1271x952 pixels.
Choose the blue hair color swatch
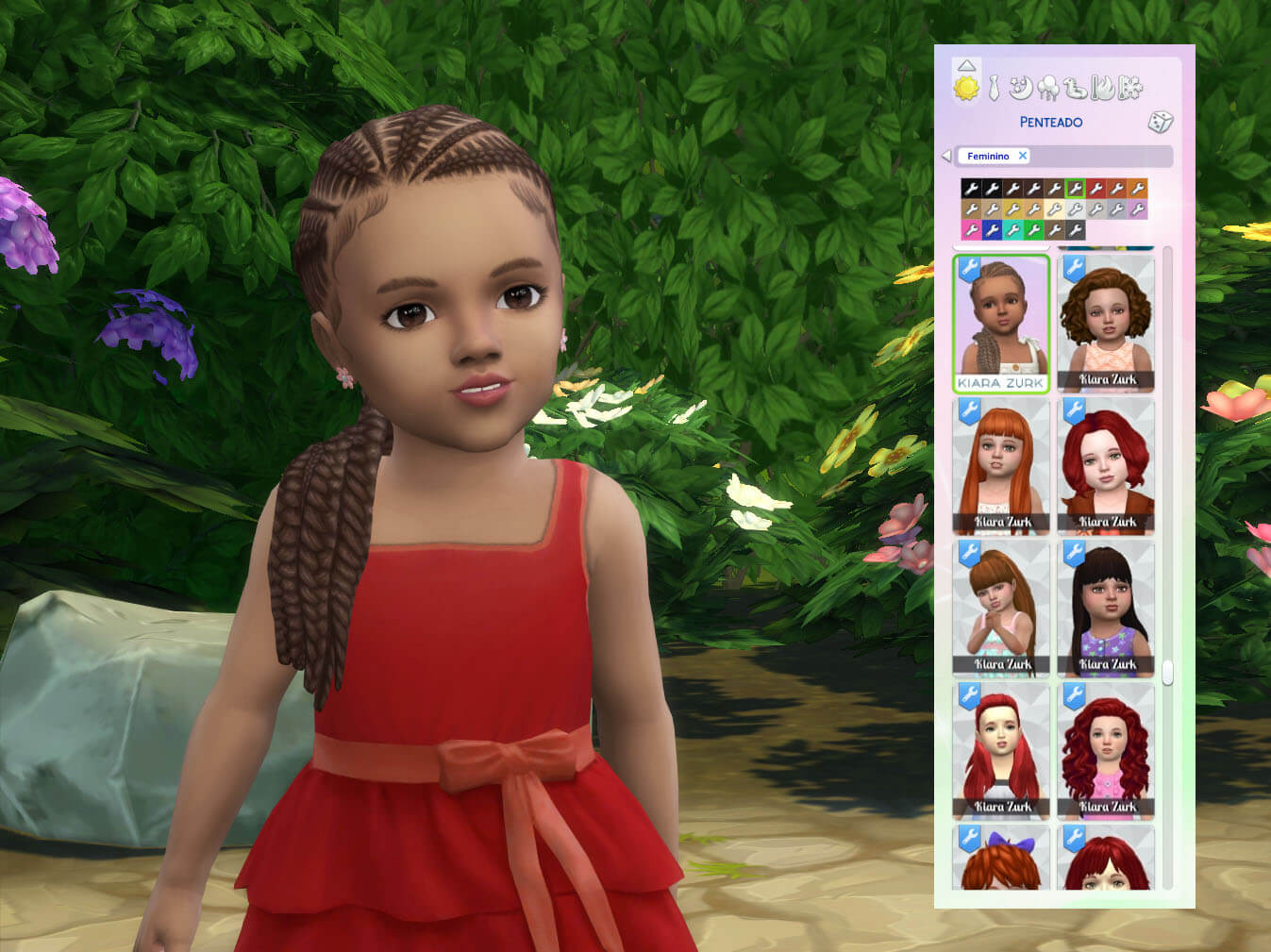click(x=992, y=230)
